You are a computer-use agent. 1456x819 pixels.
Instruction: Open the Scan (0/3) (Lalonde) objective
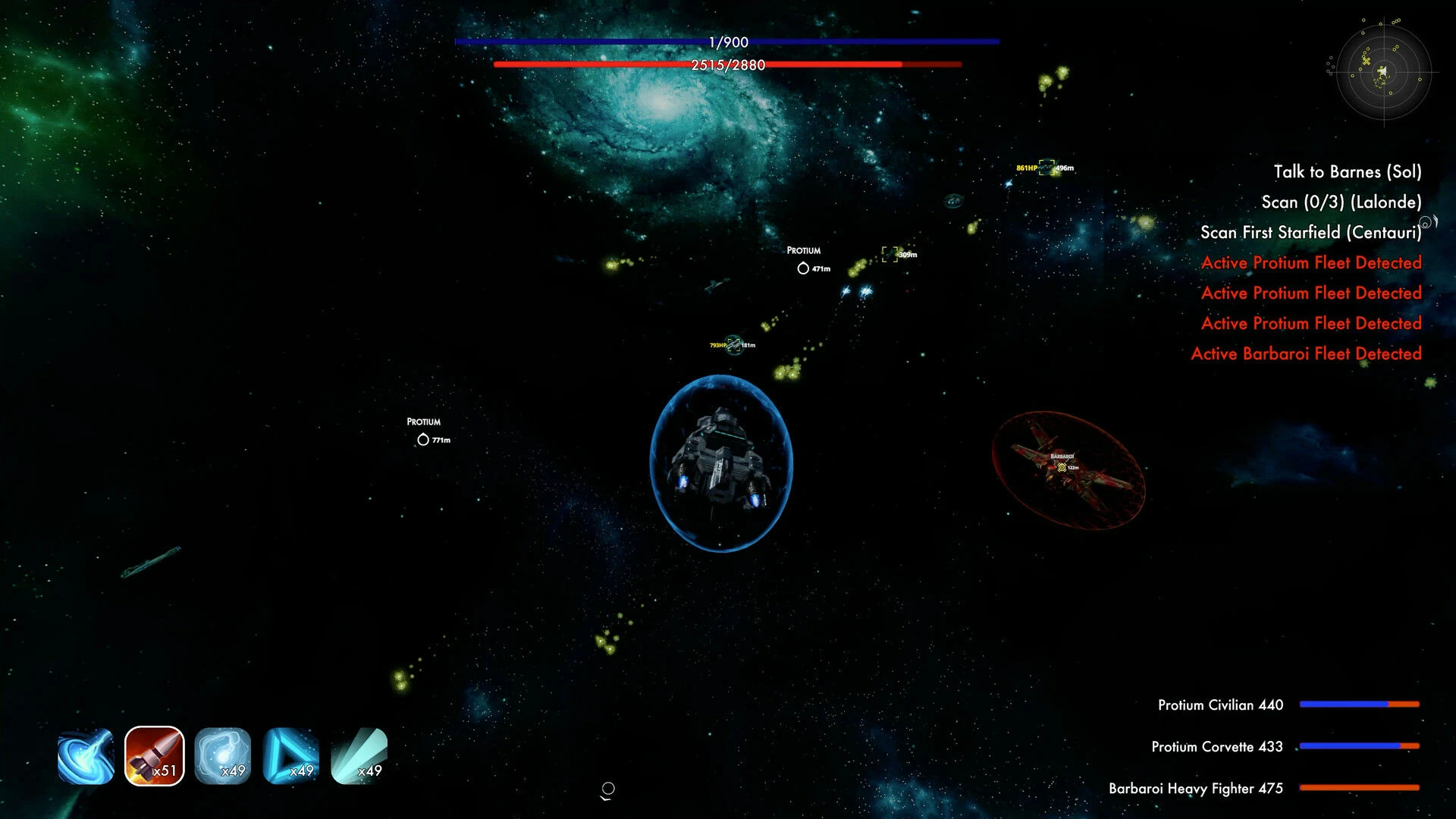pyautogui.click(x=1341, y=202)
